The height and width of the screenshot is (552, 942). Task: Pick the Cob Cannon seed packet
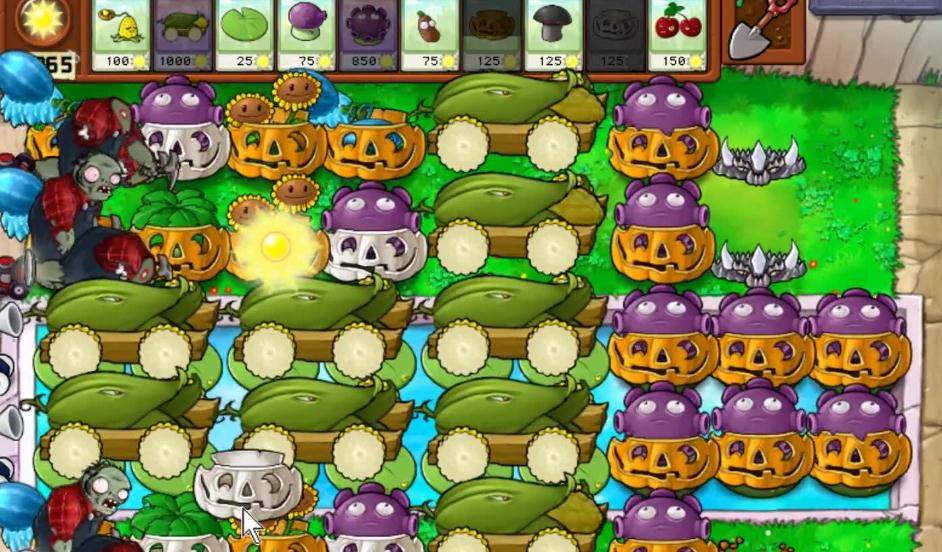183,34
